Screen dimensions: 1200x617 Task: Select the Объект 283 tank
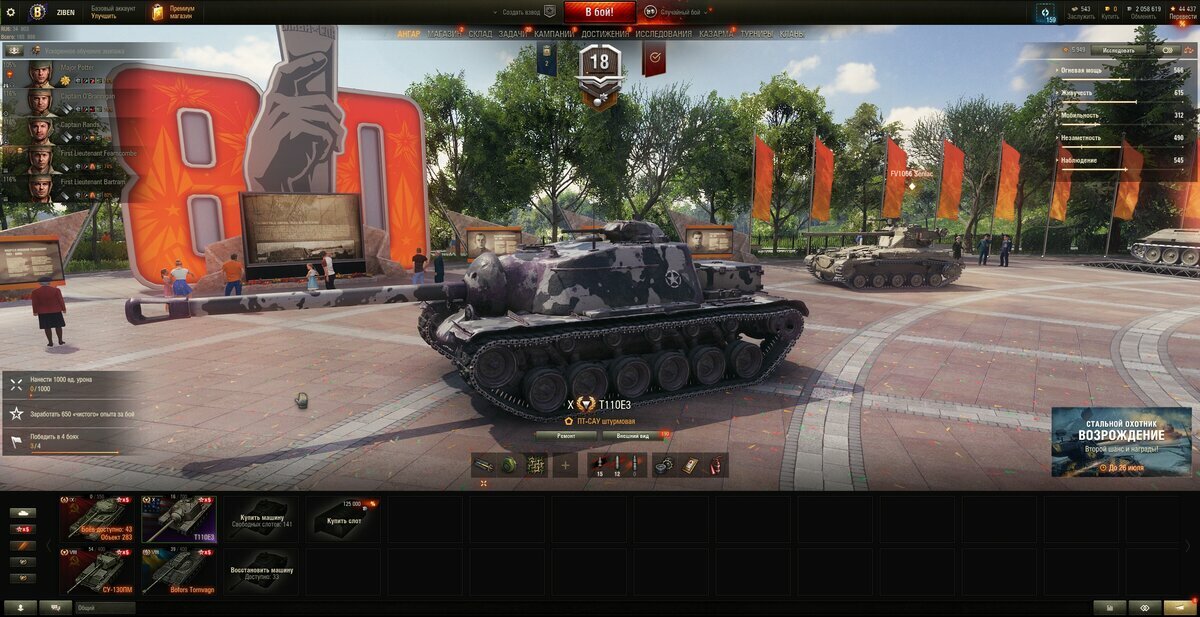tap(97, 518)
